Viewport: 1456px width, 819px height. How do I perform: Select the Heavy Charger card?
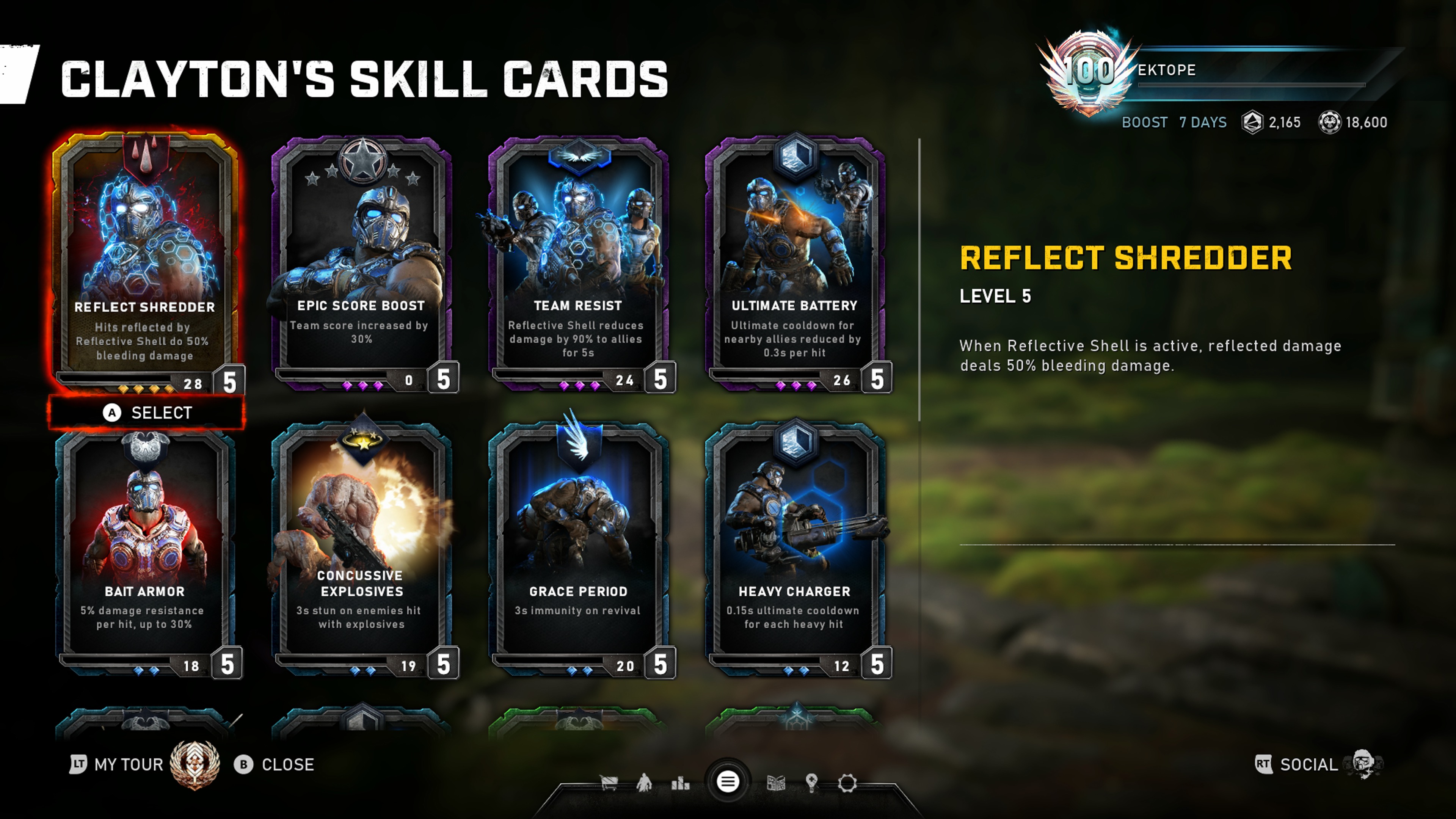[795, 548]
